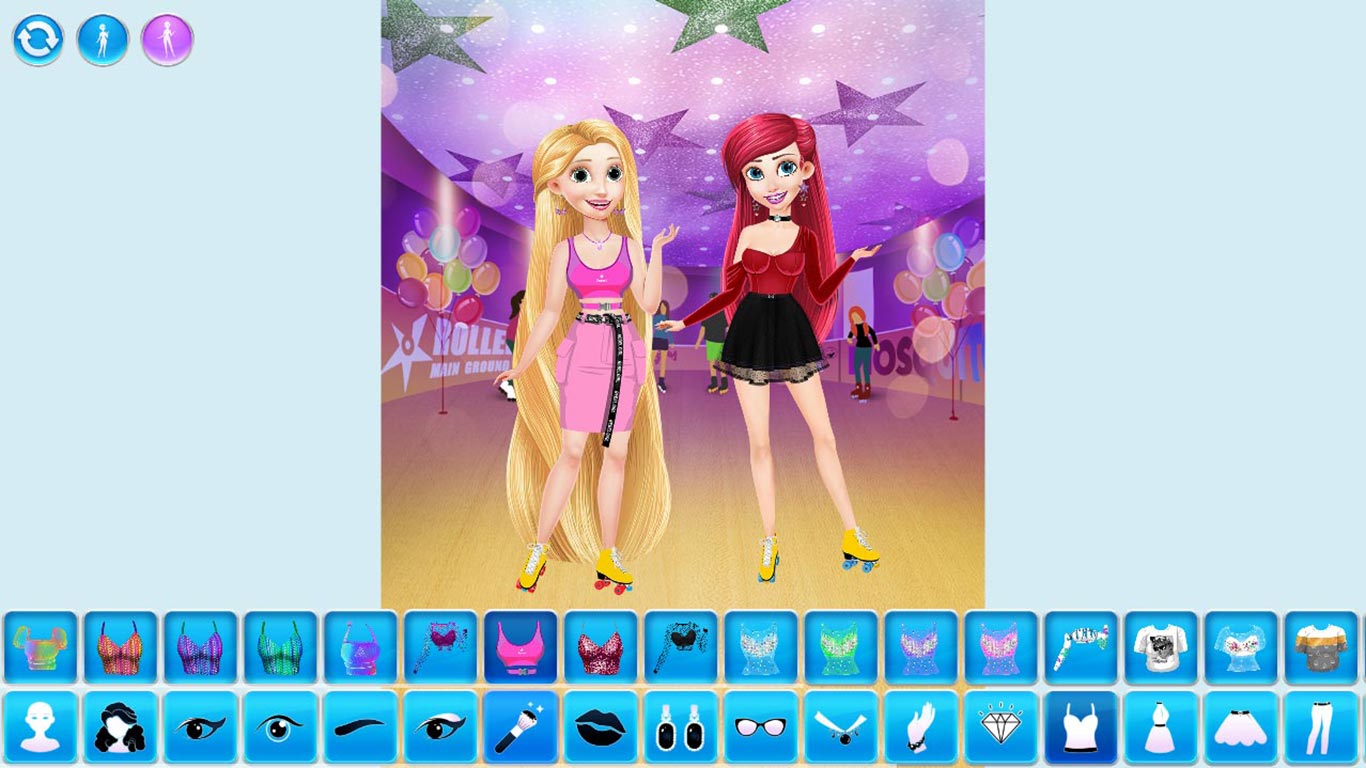Click the reset arrows button

pyautogui.click(x=38, y=39)
